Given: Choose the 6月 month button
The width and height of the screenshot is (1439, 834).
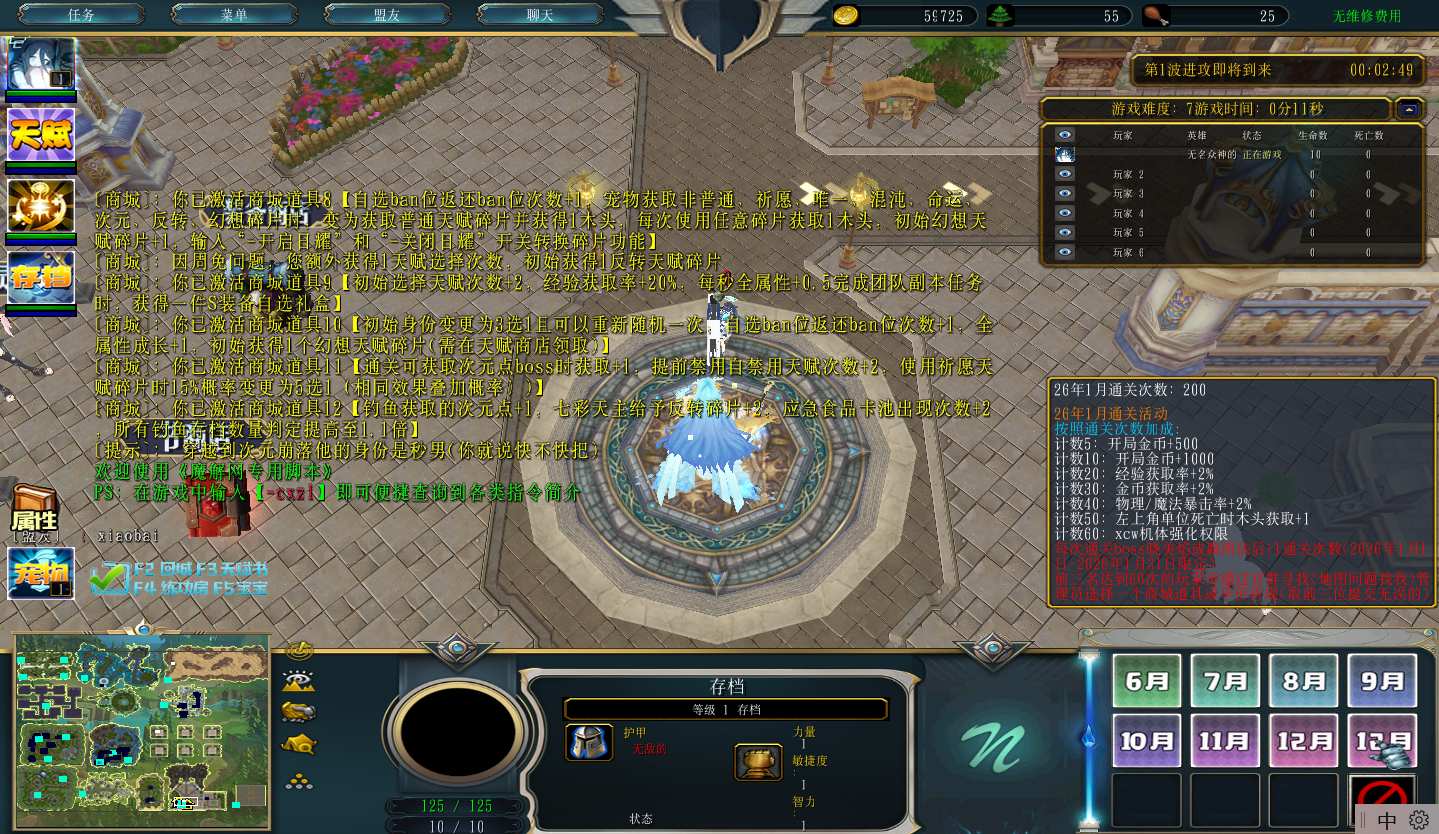Looking at the screenshot, I should pos(1147,681).
